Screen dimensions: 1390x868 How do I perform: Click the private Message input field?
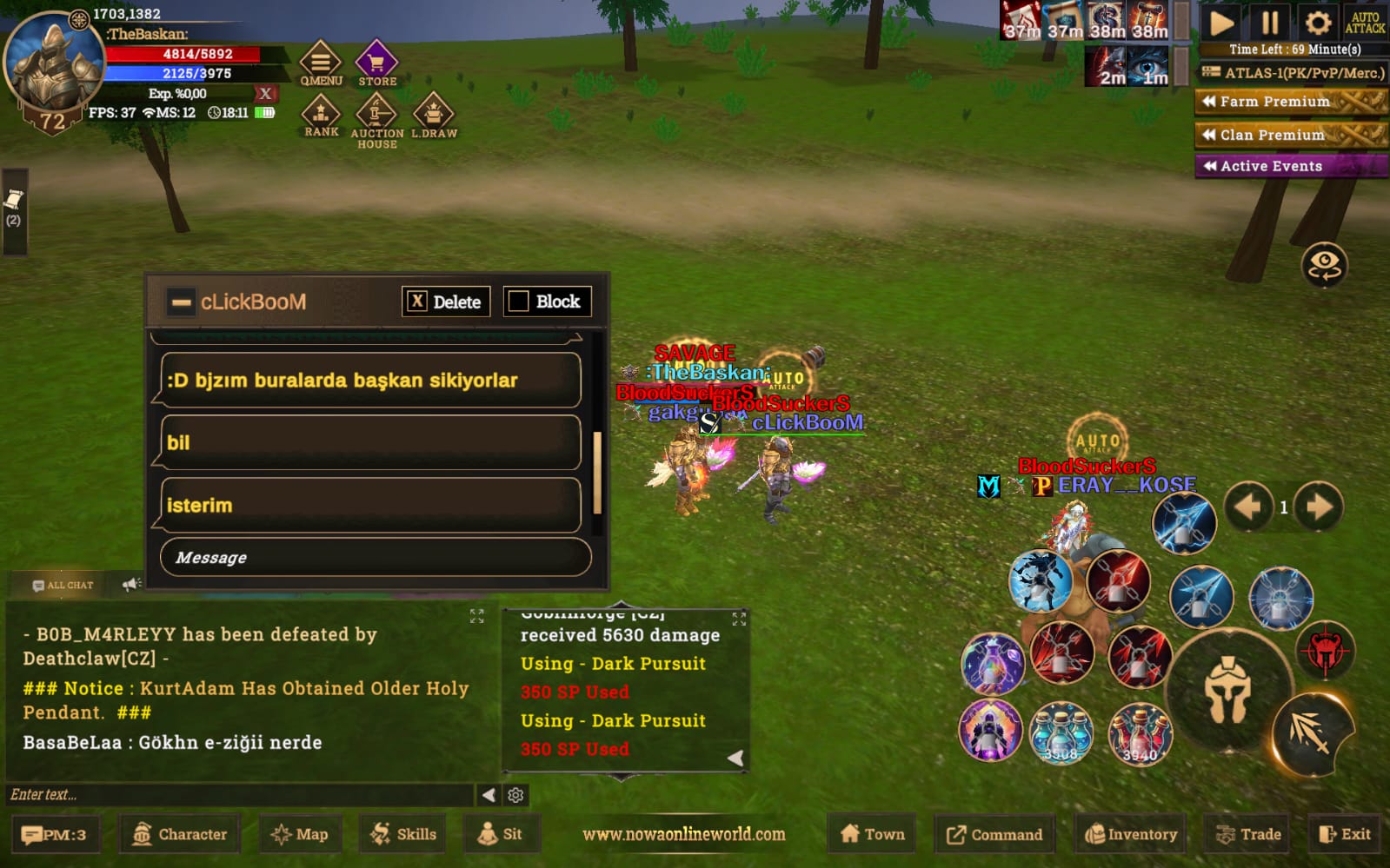pos(376,557)
